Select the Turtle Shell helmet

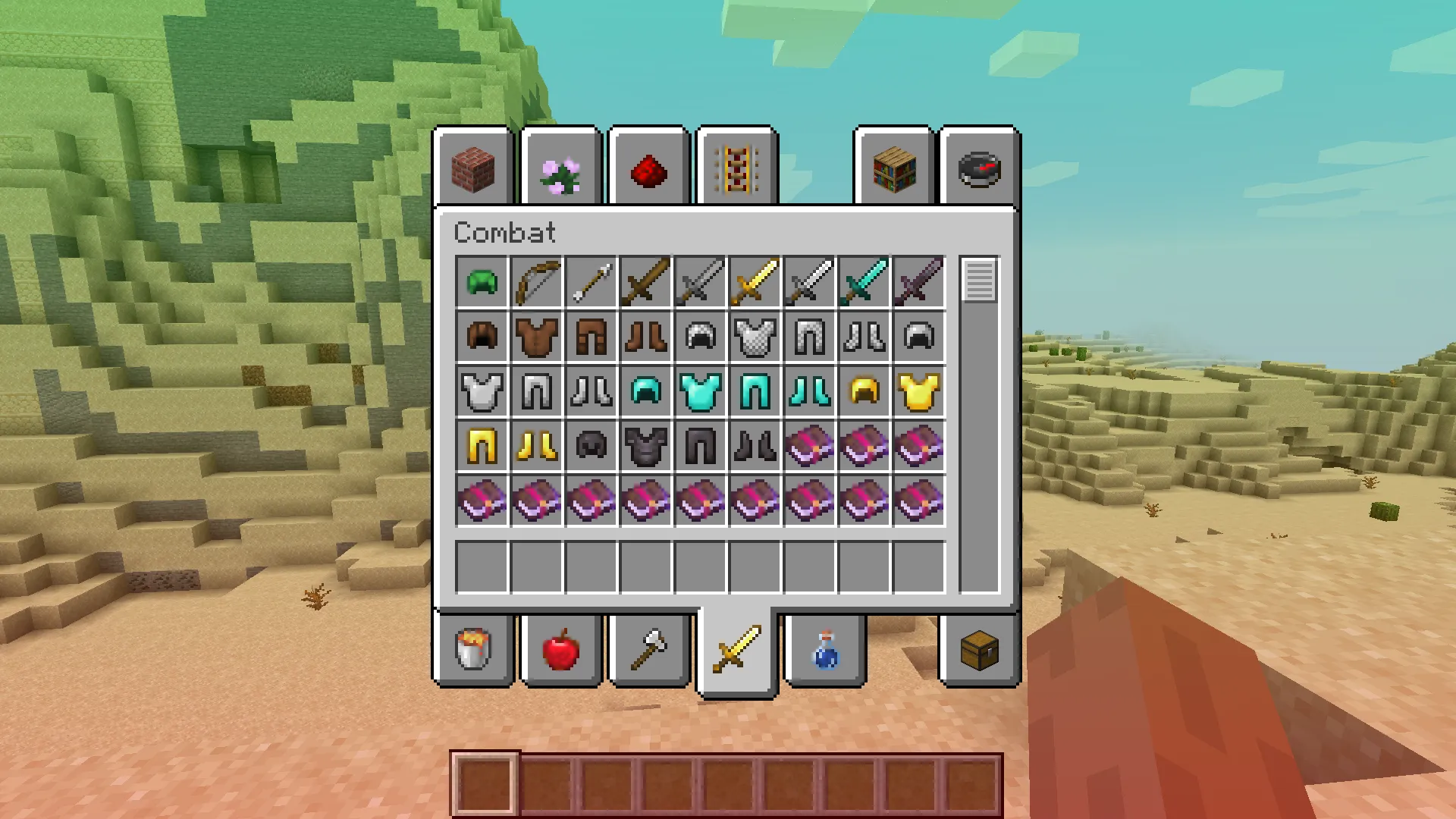click(x=482, y=282)
